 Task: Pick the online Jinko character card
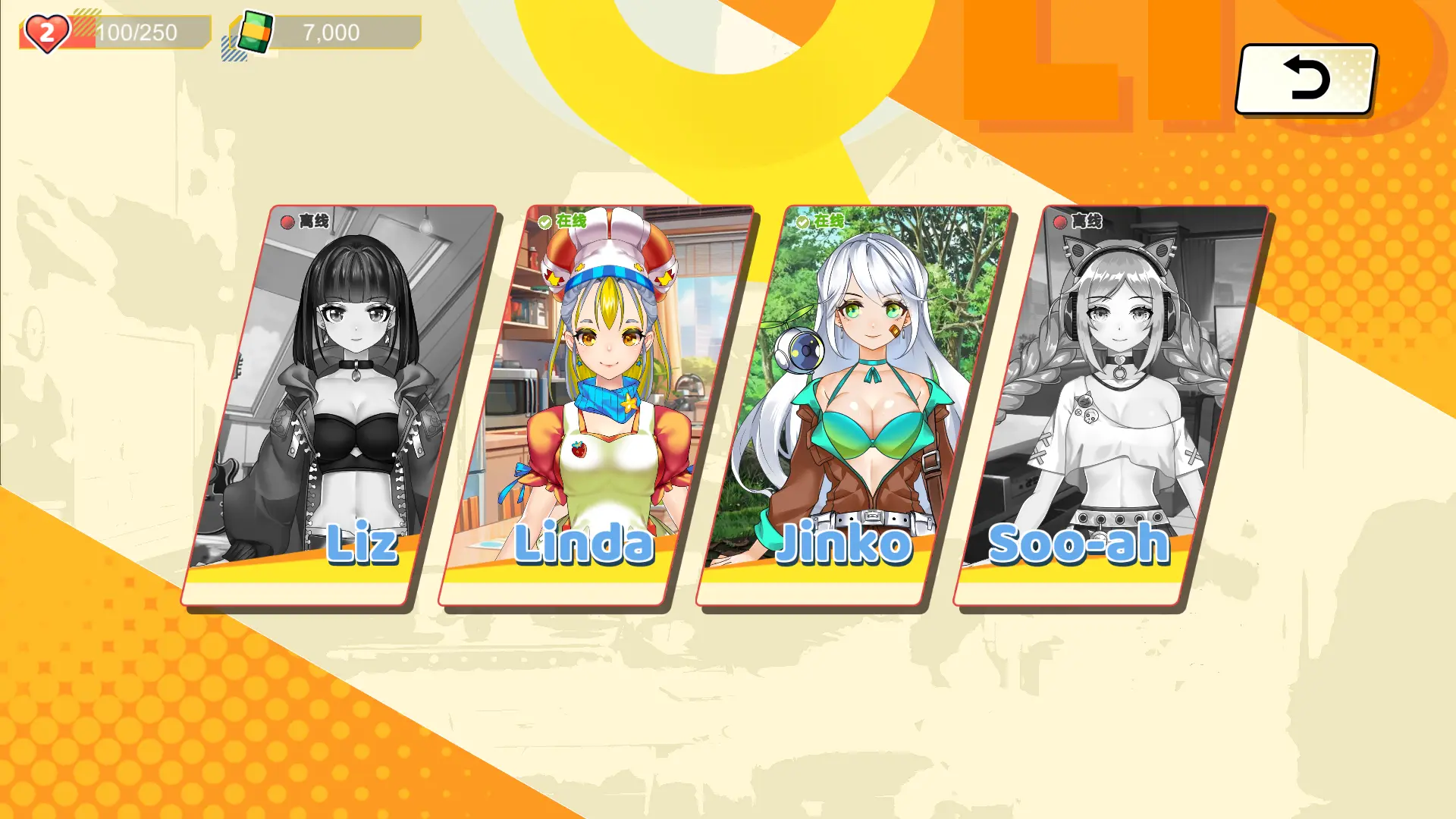point(855,406)
